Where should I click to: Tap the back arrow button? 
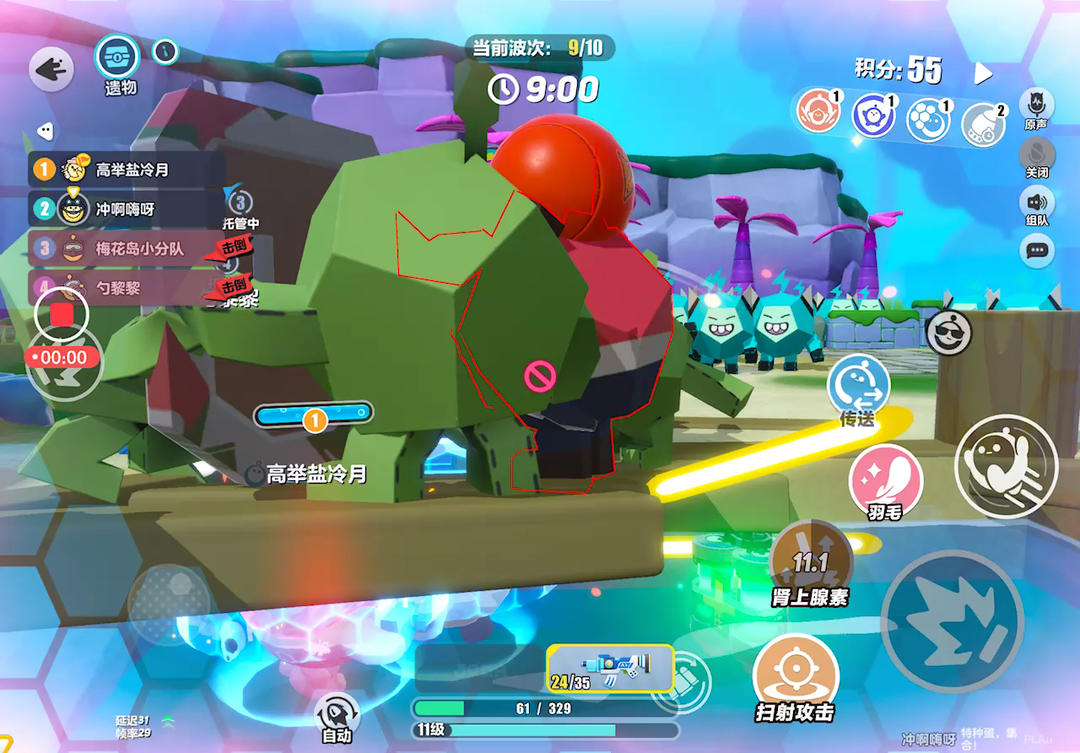click(x=50, y=69)
